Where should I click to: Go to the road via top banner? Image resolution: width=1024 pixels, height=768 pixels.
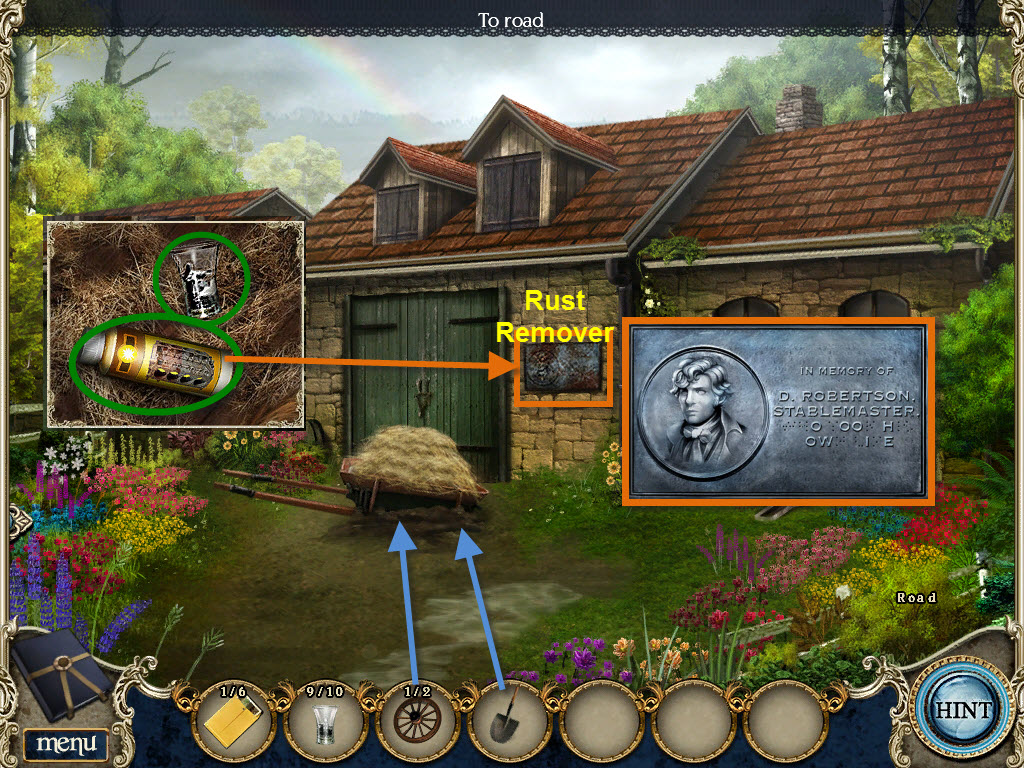click(x=511, y=19)
